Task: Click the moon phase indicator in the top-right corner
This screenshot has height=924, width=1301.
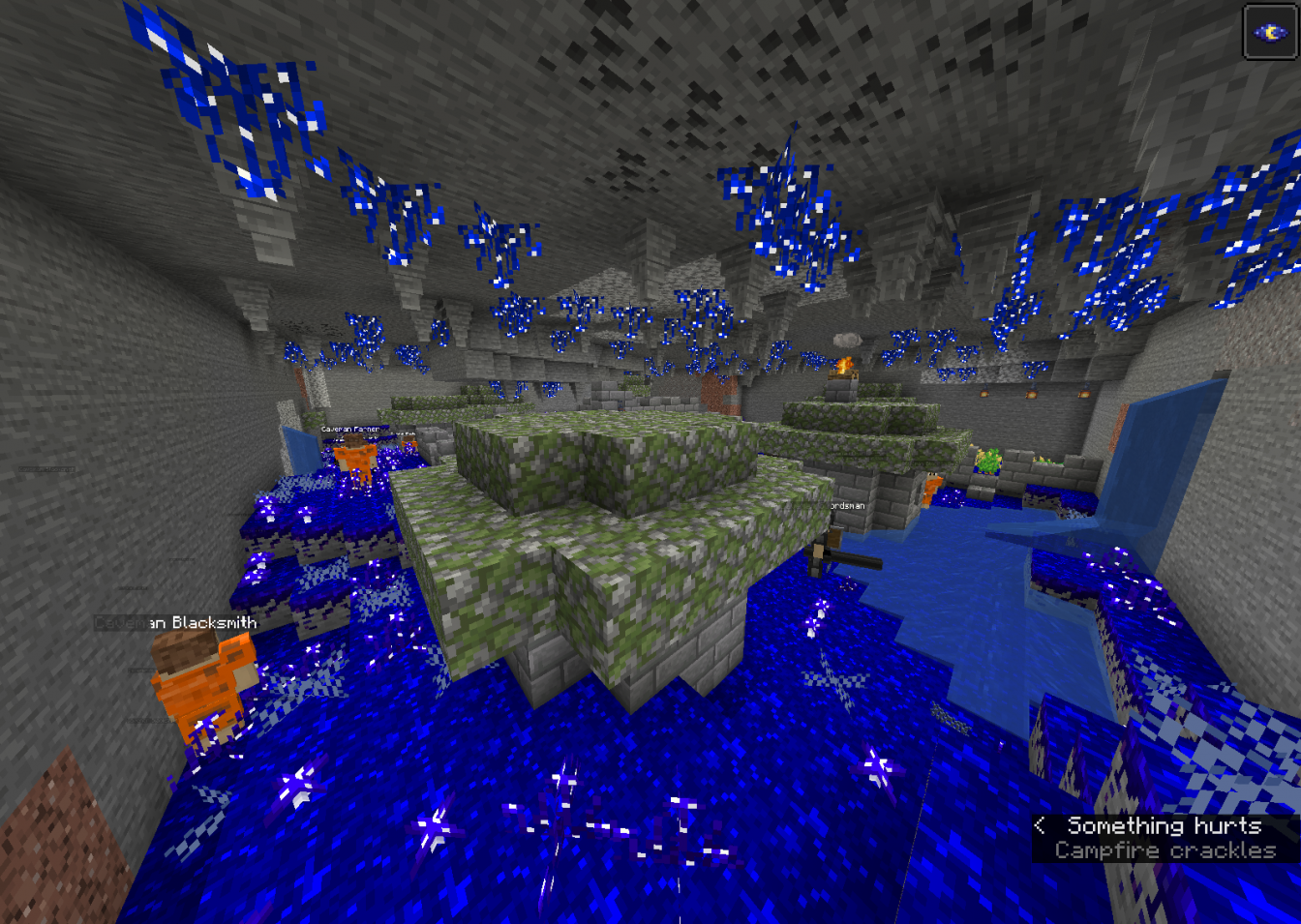Action: [x=1269, y=33]
